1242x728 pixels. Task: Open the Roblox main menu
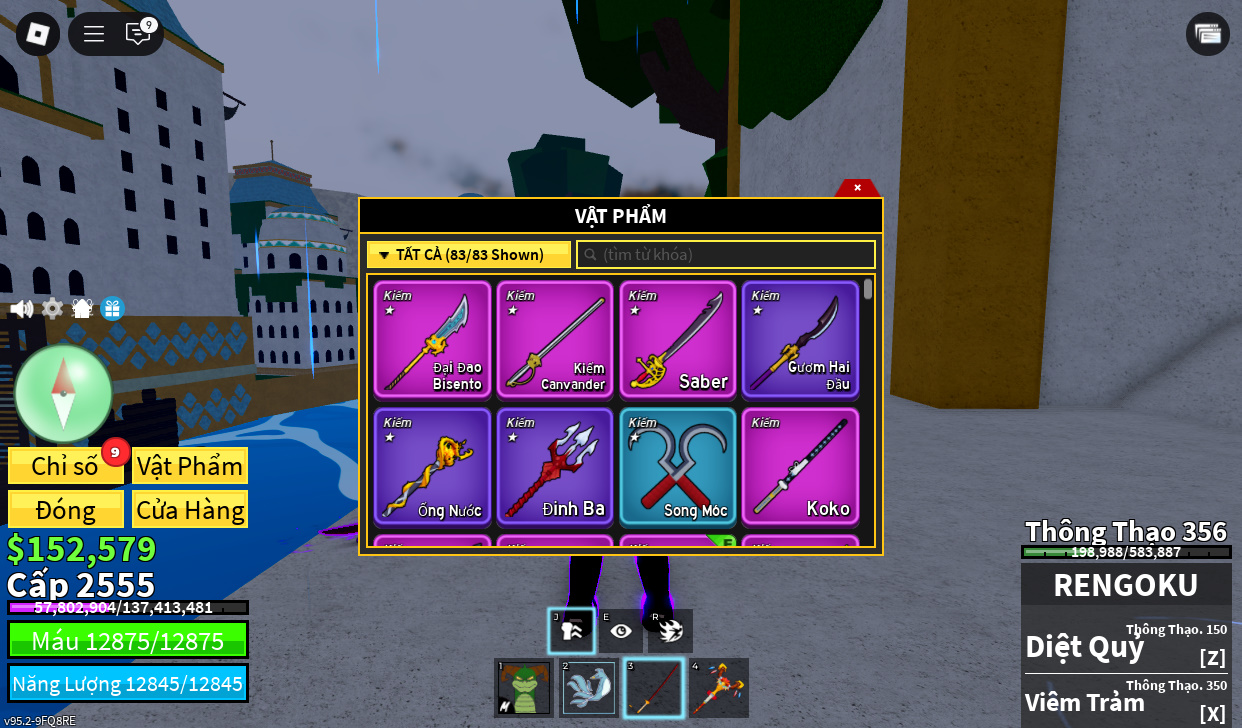click(x=38, y=34)
